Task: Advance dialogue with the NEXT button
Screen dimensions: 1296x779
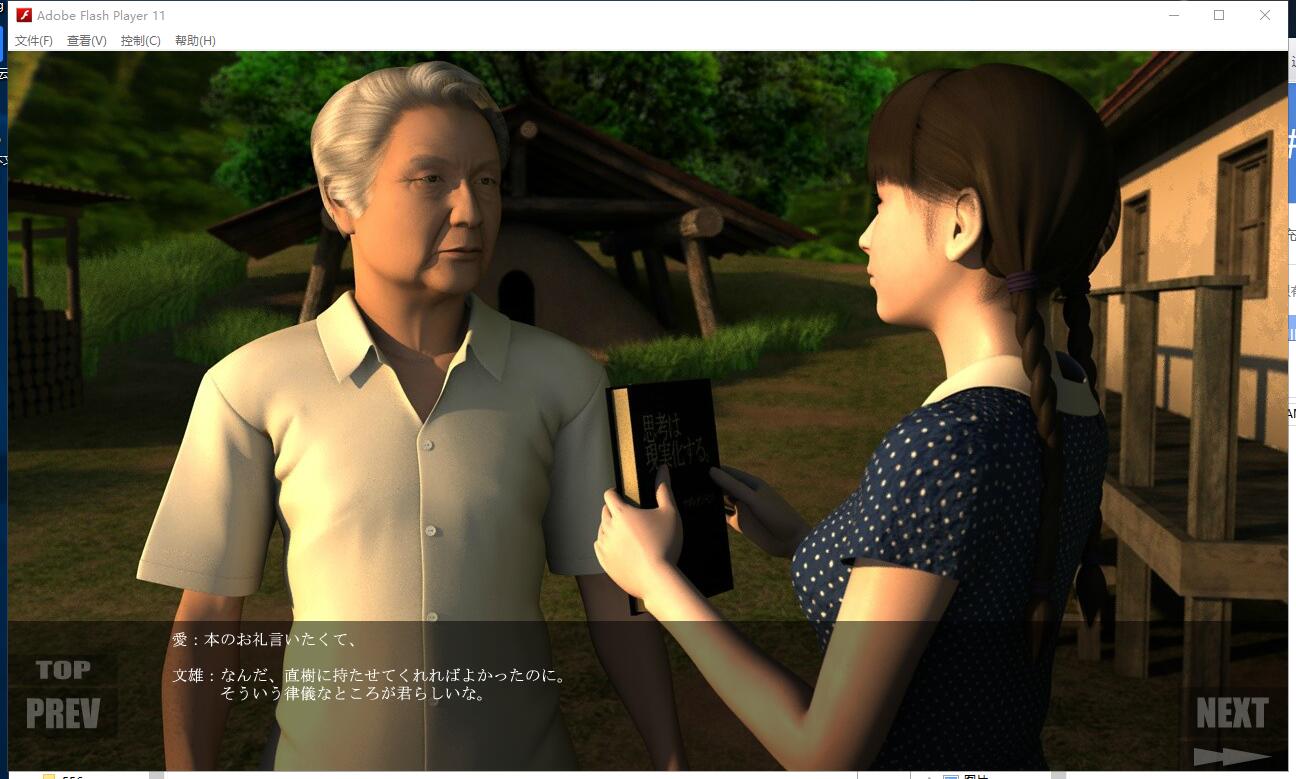Action: pos(1232,714)
